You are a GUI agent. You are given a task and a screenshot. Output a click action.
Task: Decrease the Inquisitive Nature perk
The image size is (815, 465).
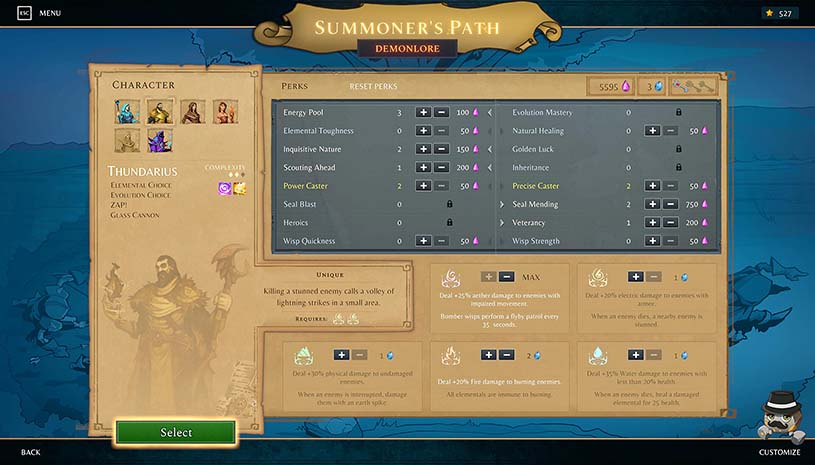pyautogui.click(x=441, y=149)
